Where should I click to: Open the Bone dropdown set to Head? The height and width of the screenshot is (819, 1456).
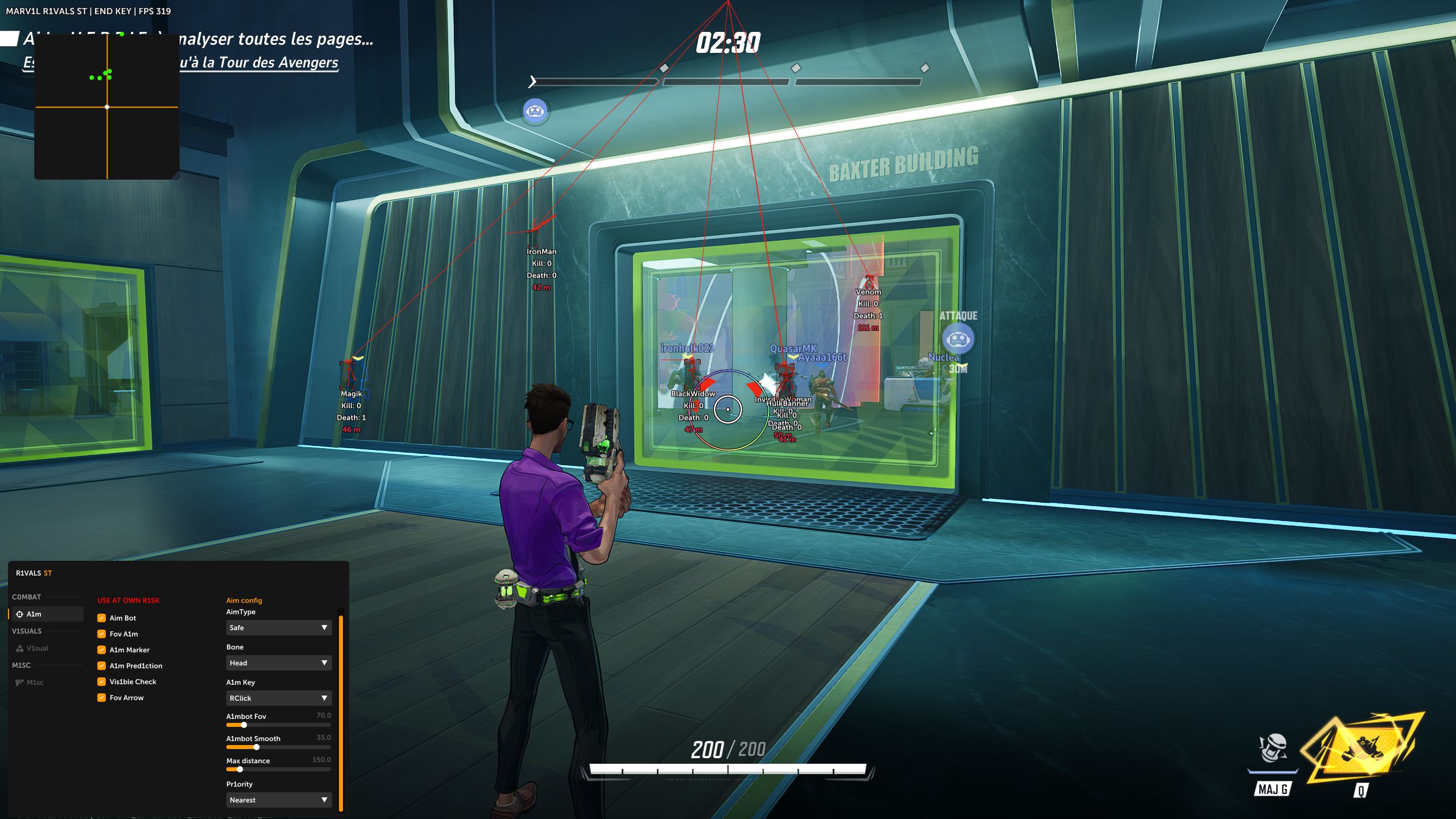[279, 663]
